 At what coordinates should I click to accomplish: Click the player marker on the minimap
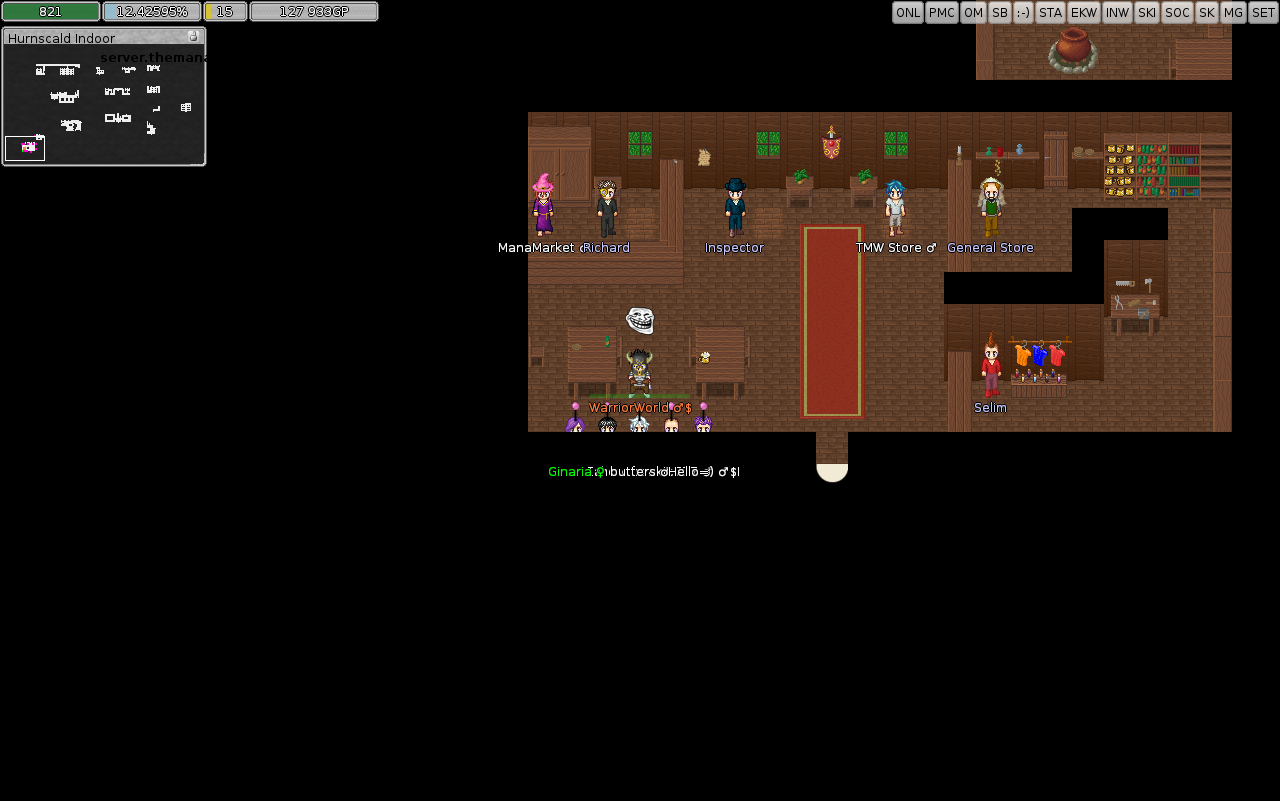pos(24,148)
